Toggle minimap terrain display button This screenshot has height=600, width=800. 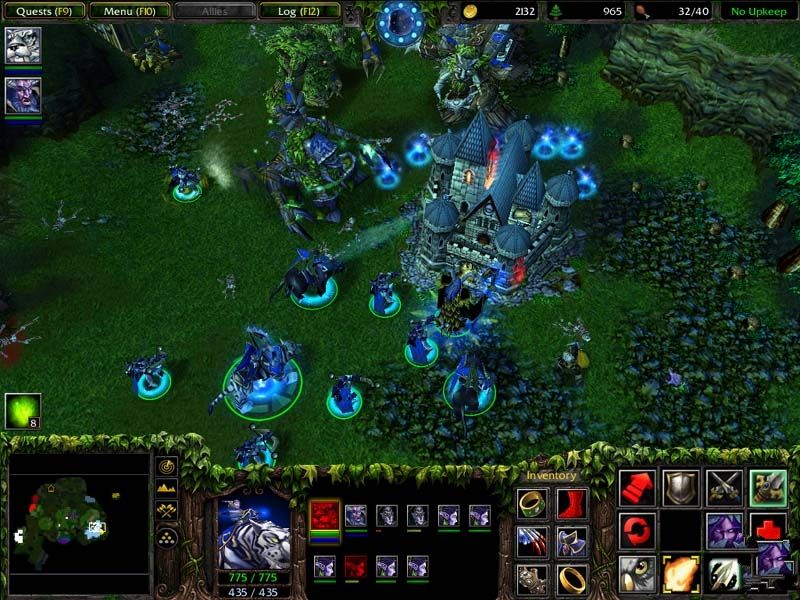point(167,488)
